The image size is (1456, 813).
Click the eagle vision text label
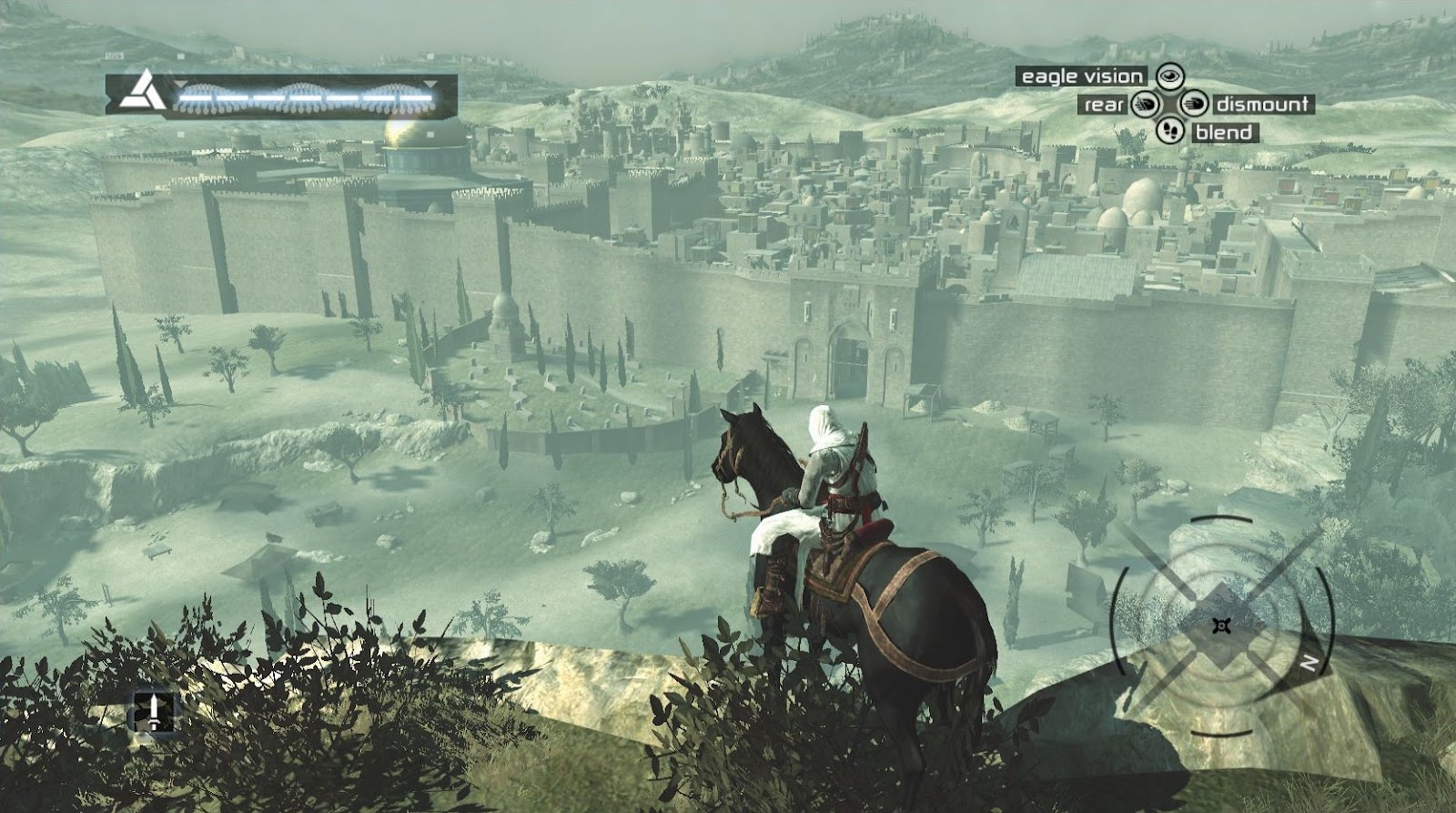1083,76
